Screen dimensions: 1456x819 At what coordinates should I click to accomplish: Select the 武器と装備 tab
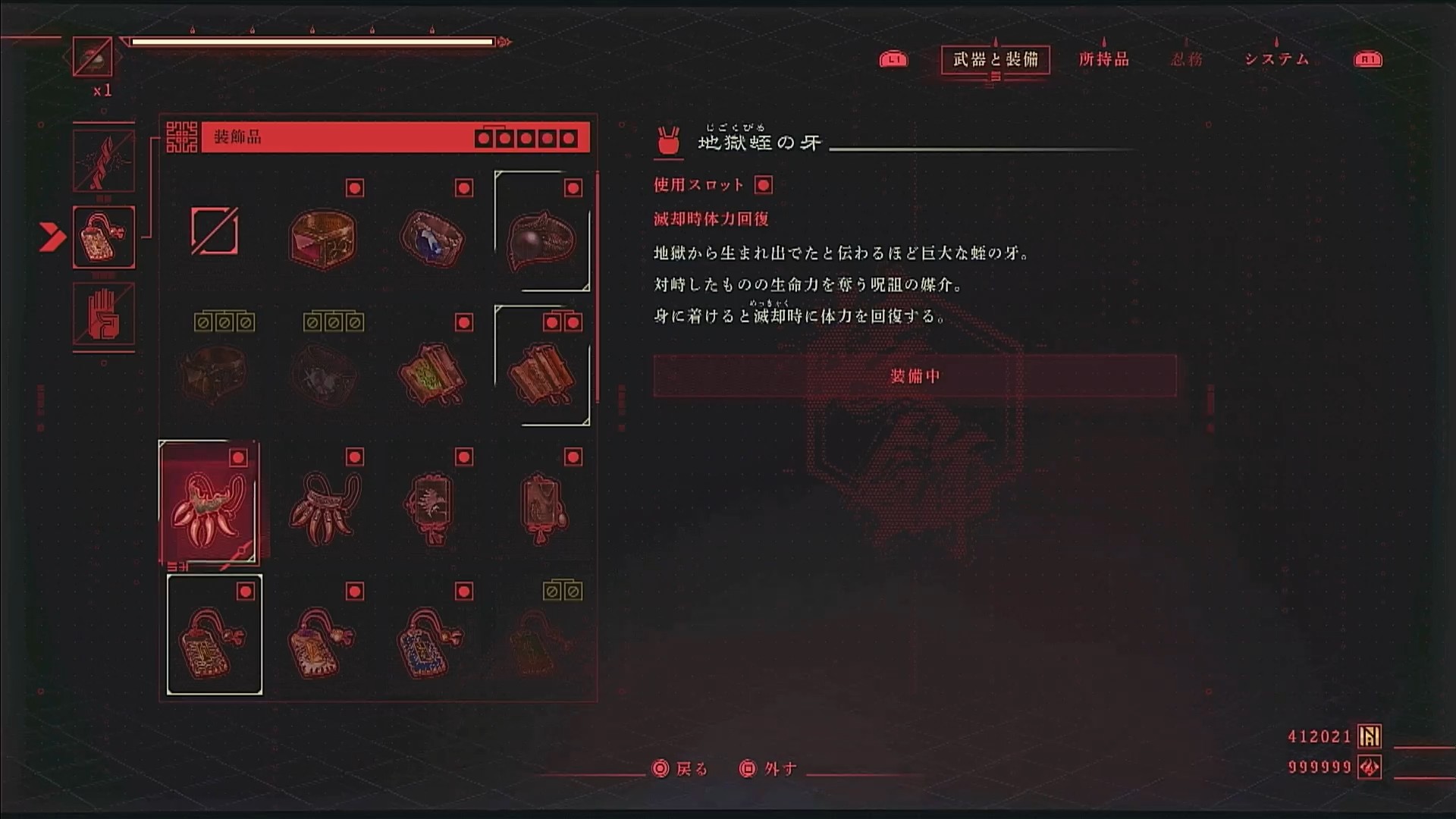pyautogui.click(x=995, y=59)
